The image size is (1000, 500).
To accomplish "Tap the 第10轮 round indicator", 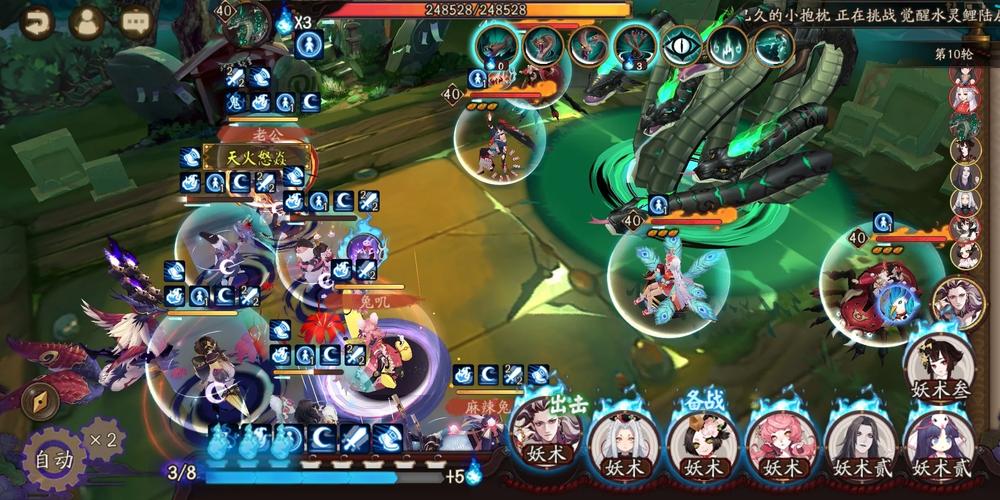I will coord(953,54).
